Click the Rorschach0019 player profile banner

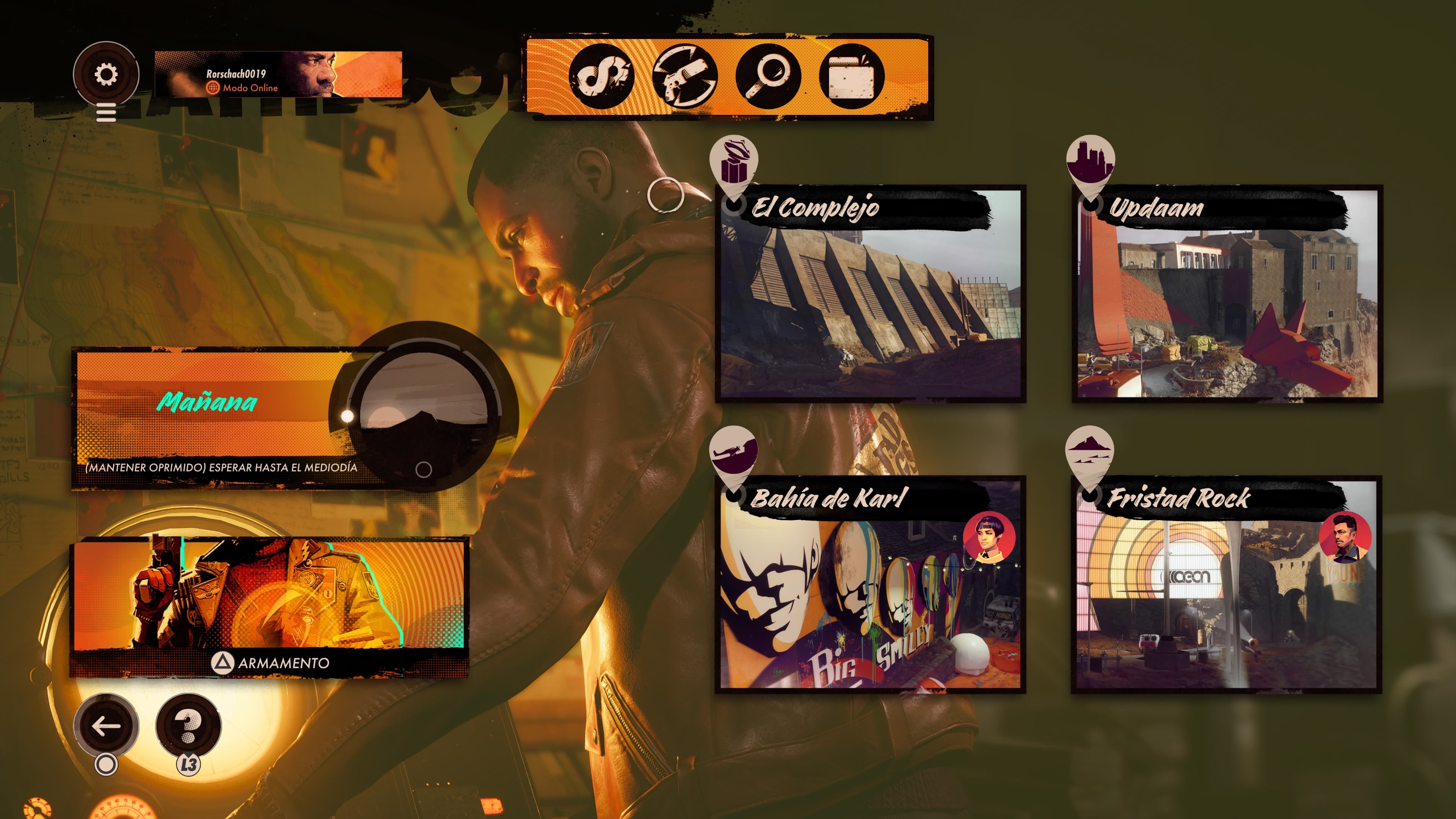pyautogui.click(x=278, y=75)
